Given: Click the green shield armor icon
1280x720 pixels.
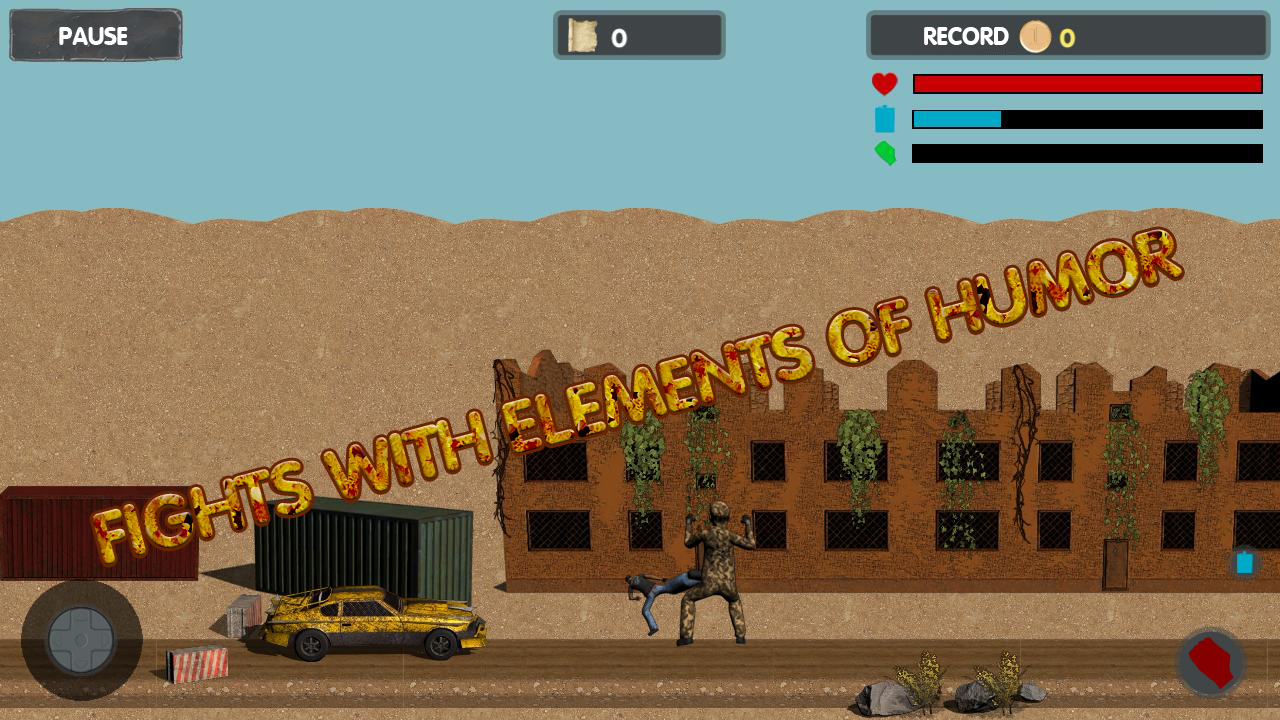Looking at the screenshot, I should [x=884, y=154].
